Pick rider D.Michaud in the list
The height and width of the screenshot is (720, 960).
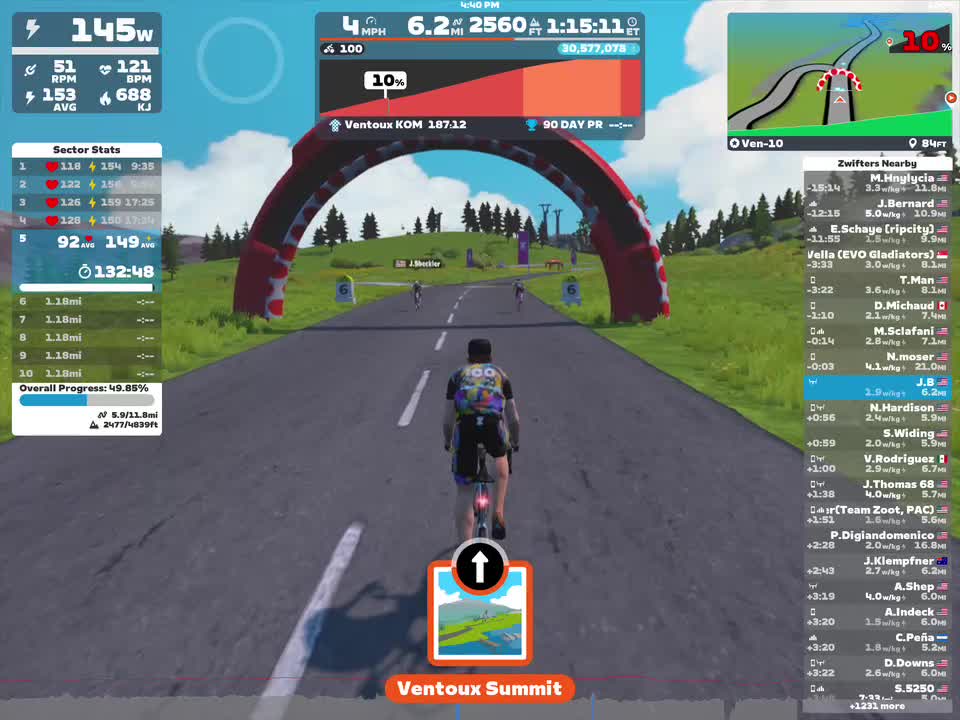pos(877,311)
